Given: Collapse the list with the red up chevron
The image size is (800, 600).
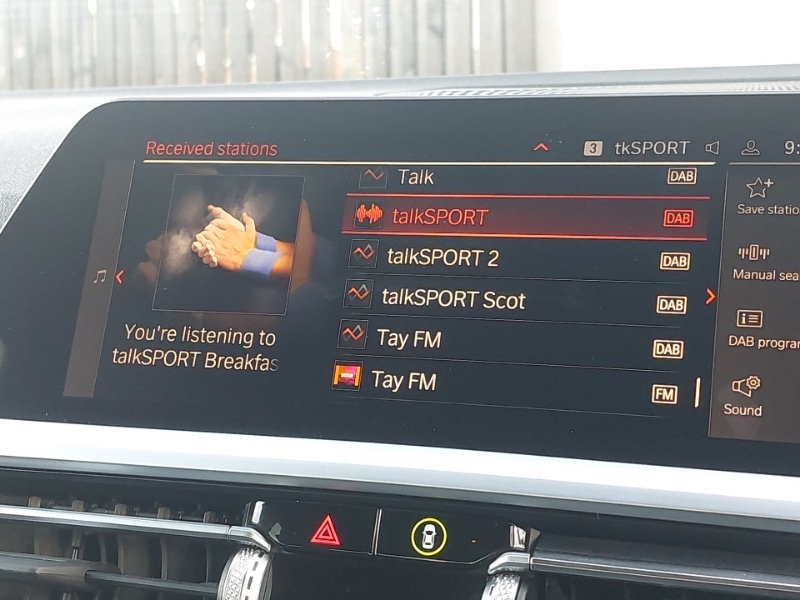Looking at the screenshot, I should coord(541,148).
